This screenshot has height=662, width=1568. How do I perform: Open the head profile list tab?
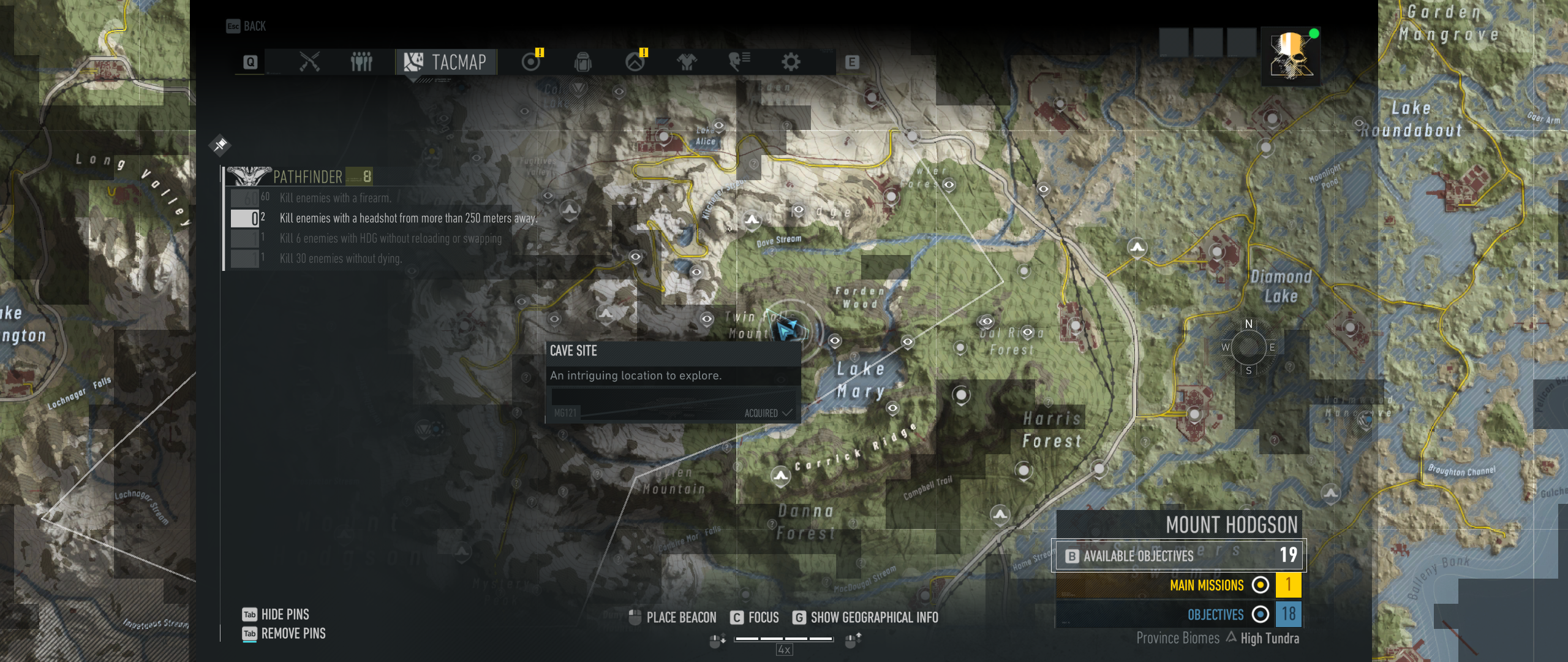[739, 62]
